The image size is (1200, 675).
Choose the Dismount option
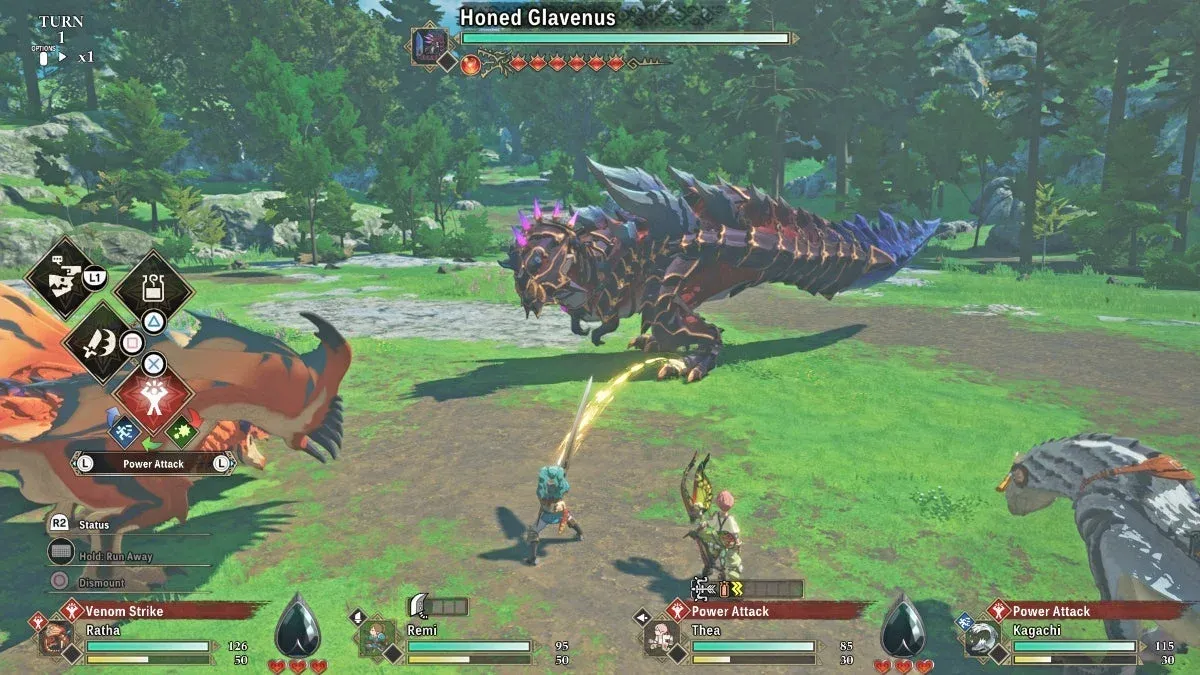tap(100, 583)
